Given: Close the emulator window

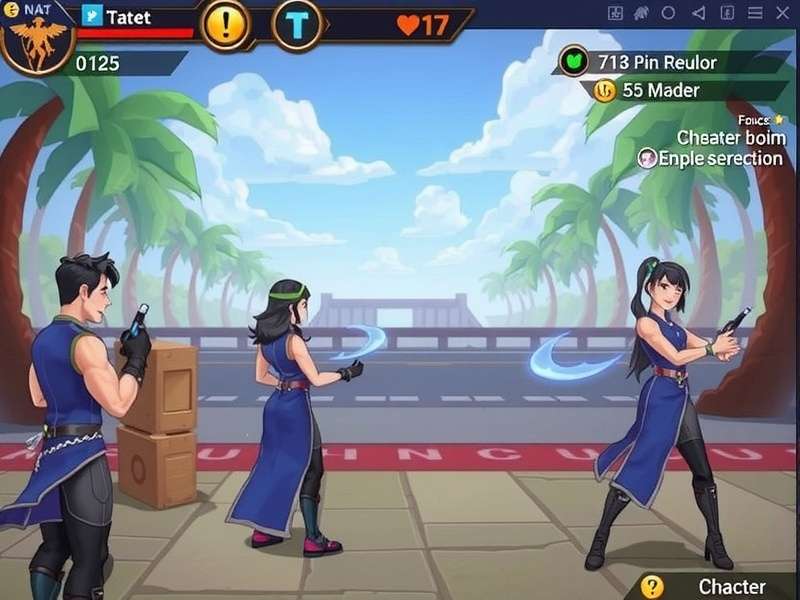Looking at the screenshot, I should [782, 14].
